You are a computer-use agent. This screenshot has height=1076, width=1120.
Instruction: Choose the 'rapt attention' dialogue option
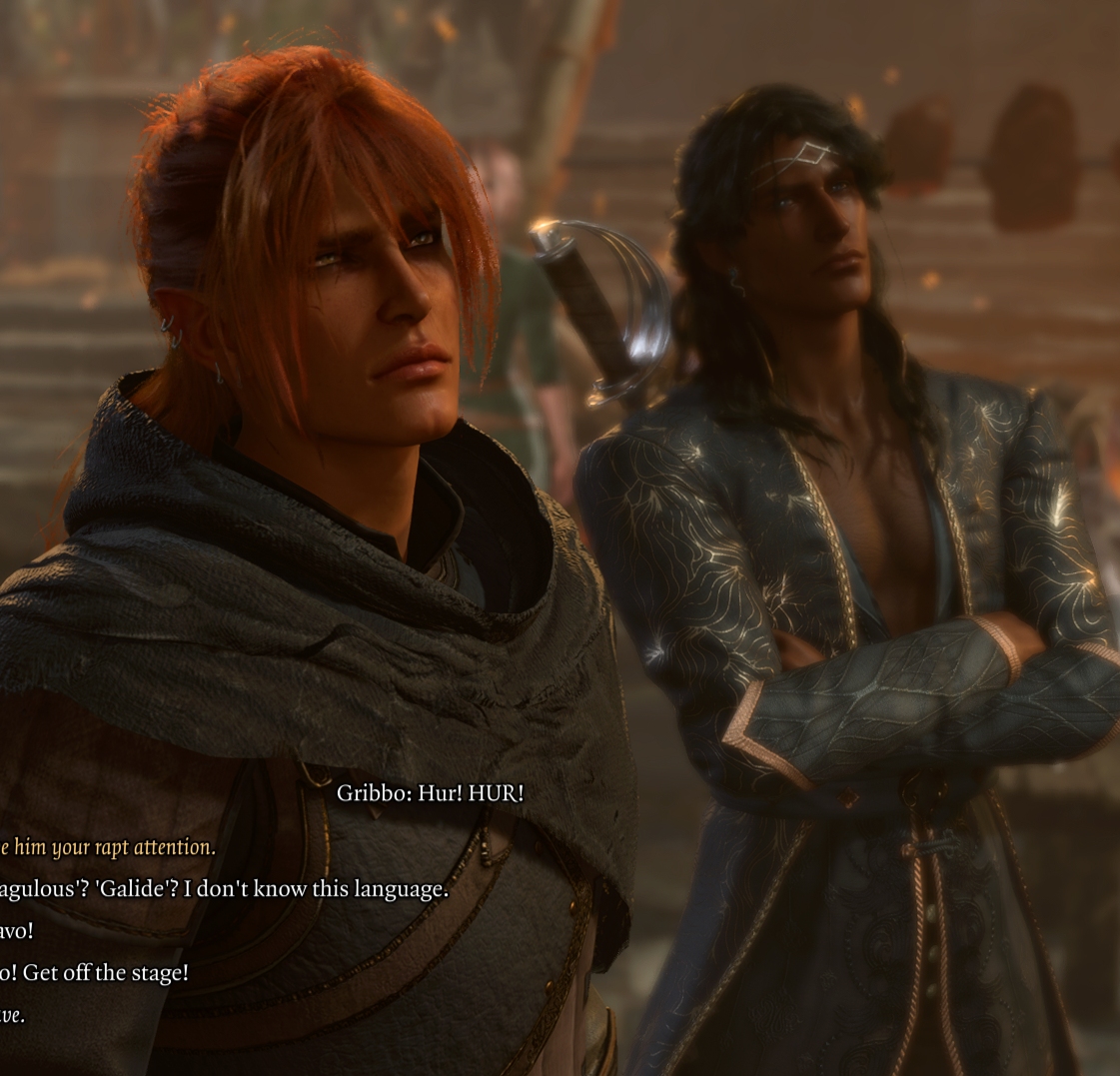[107, 847]
